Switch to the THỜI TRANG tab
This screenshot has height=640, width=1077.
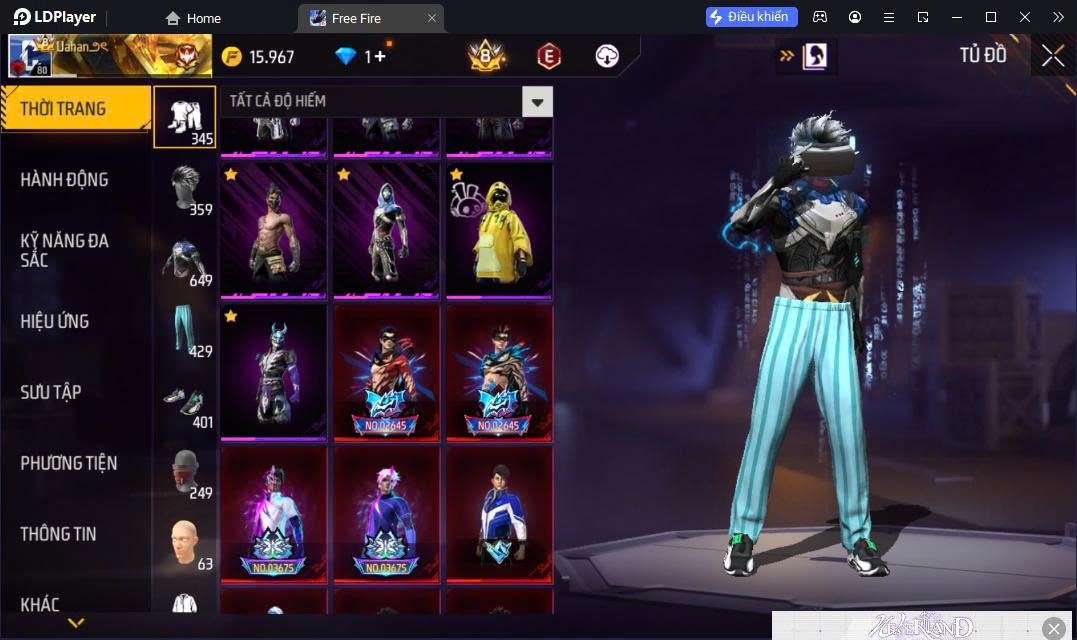click(63, 109)
